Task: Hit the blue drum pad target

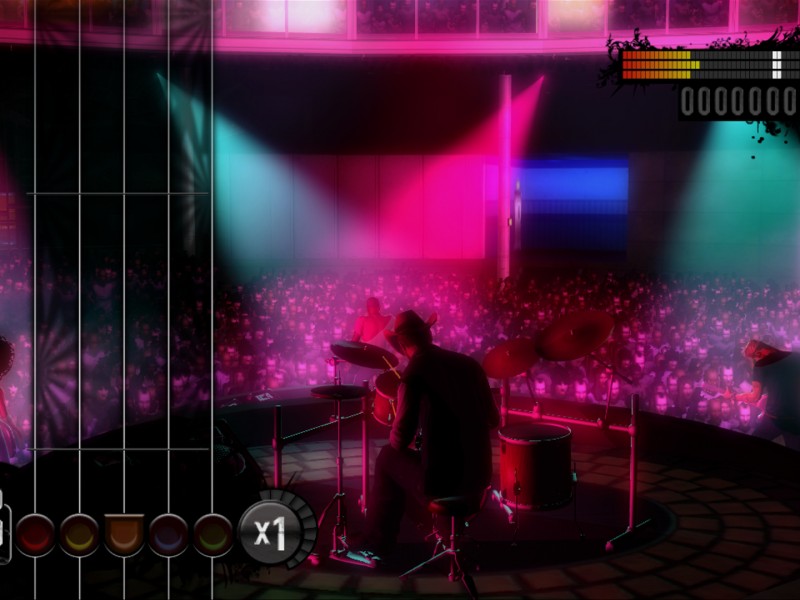Action: (x=168, y=534)
